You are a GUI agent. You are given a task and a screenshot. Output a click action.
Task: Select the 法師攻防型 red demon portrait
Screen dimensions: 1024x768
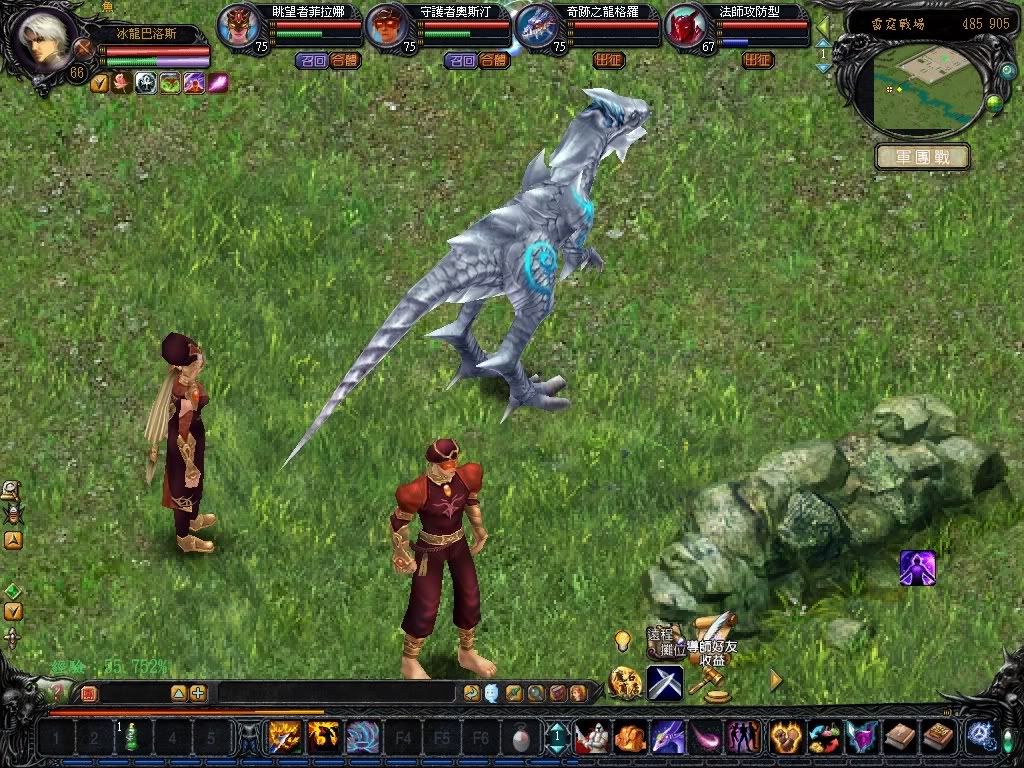pyautogui.click(x=686, y=27)
